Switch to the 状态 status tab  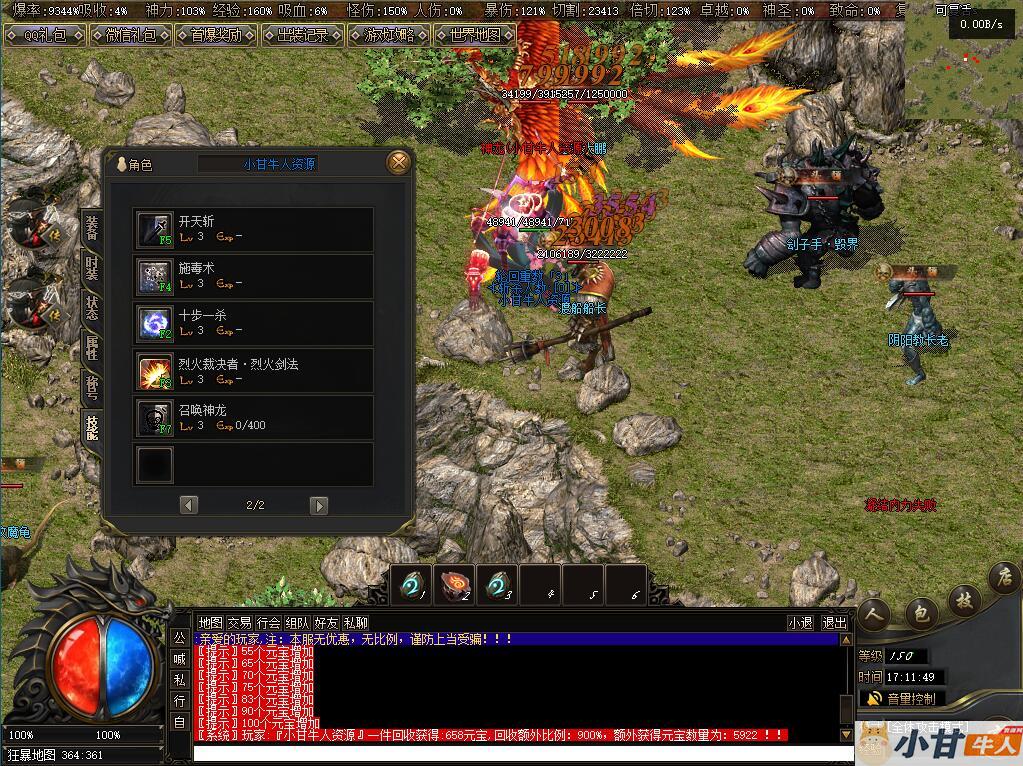(91, 307)
